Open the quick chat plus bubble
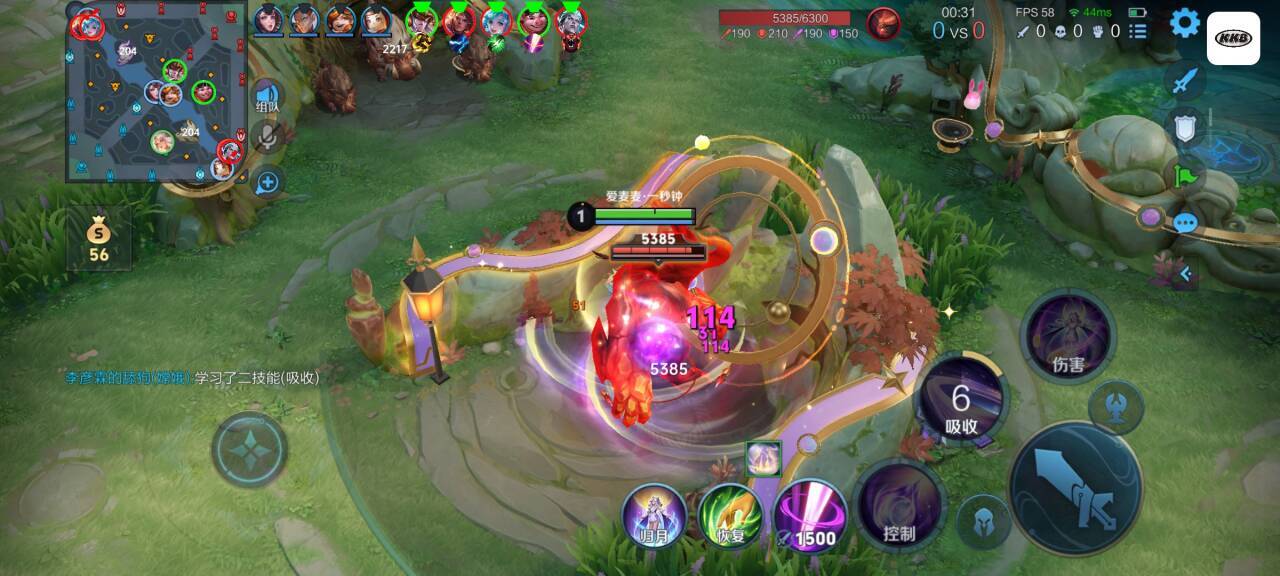This screenshot has width=1280, height=576. [x=267, y=182]
